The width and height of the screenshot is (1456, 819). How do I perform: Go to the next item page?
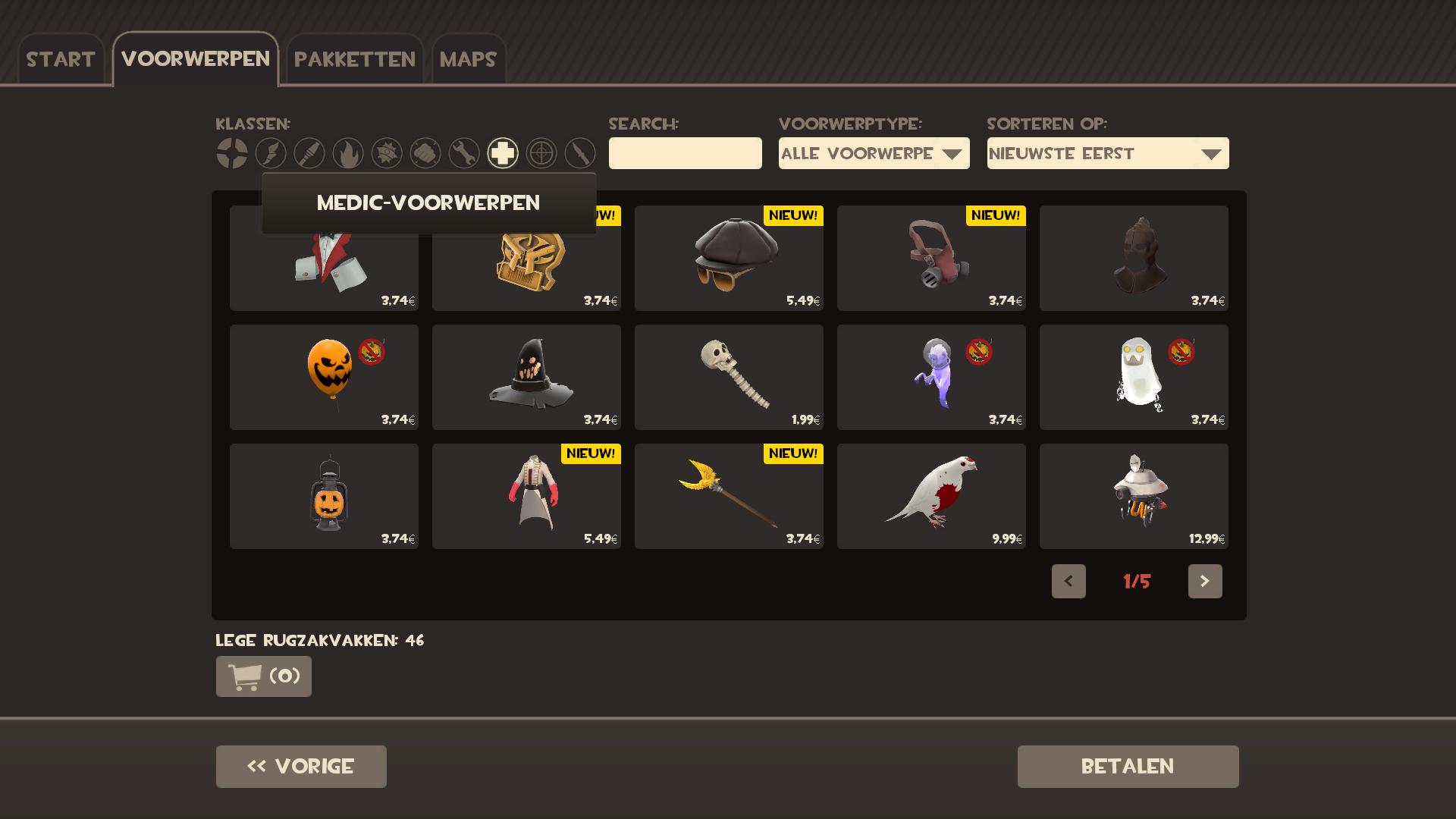1204,581
